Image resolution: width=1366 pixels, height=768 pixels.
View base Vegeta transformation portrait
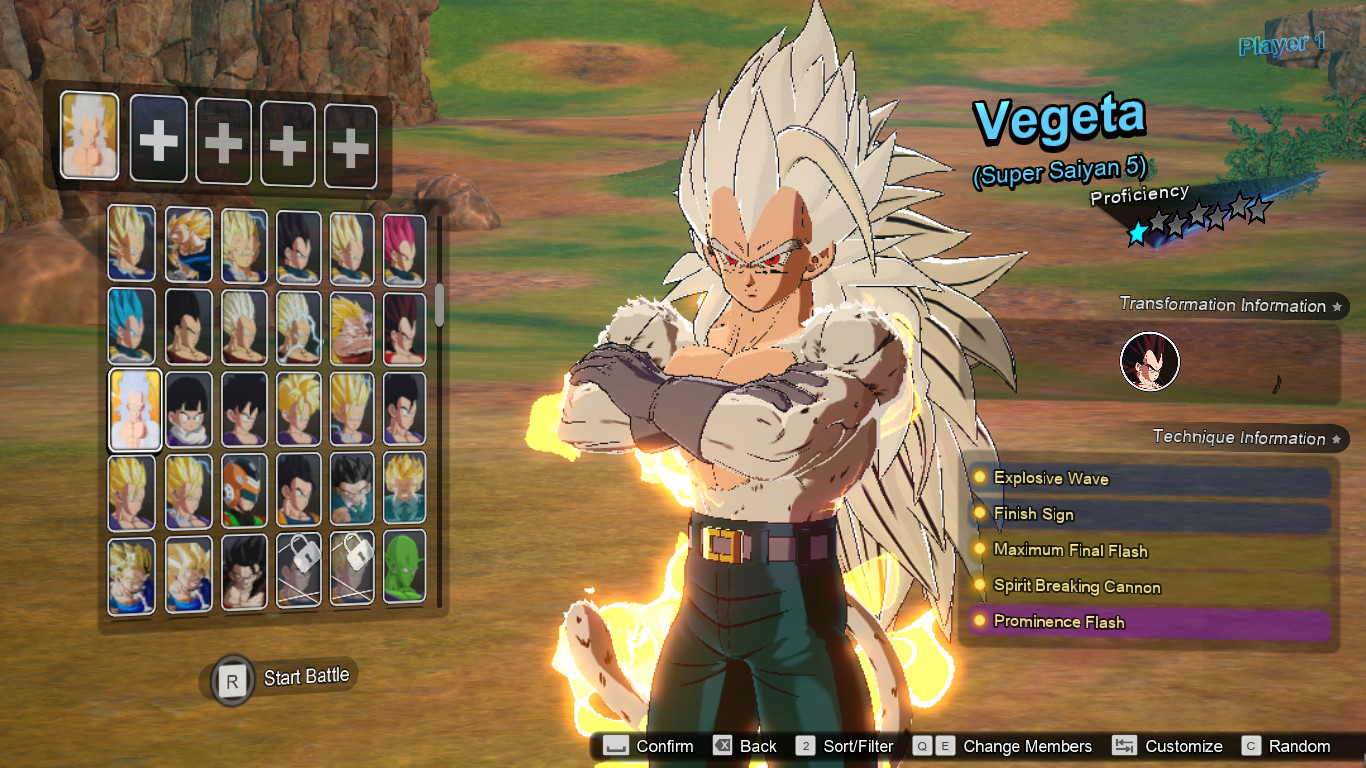(x=1150, y=362)
